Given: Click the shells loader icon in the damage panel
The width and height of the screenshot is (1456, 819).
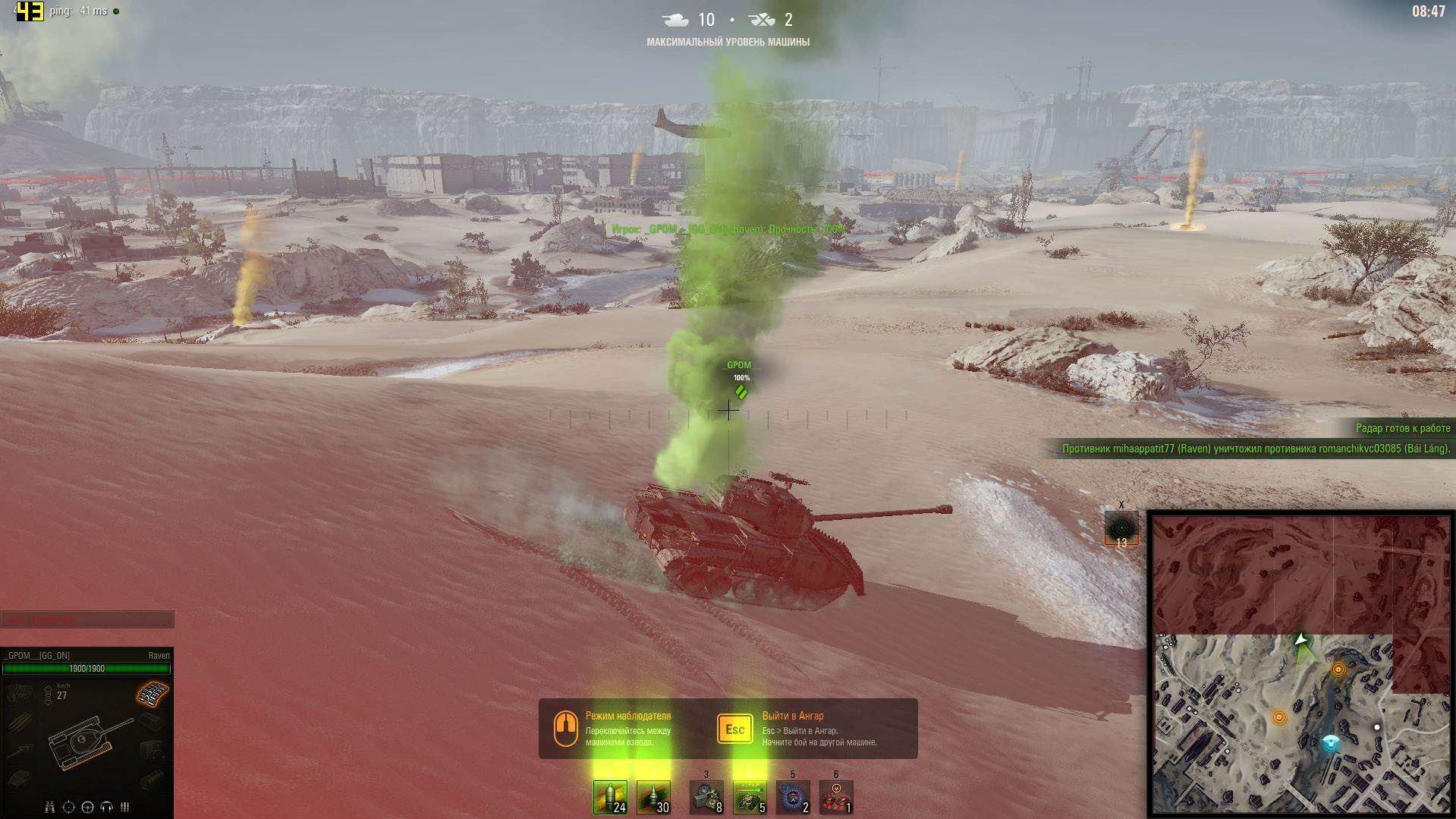Looking at the screenshot, I should click(x=125, y=807).
